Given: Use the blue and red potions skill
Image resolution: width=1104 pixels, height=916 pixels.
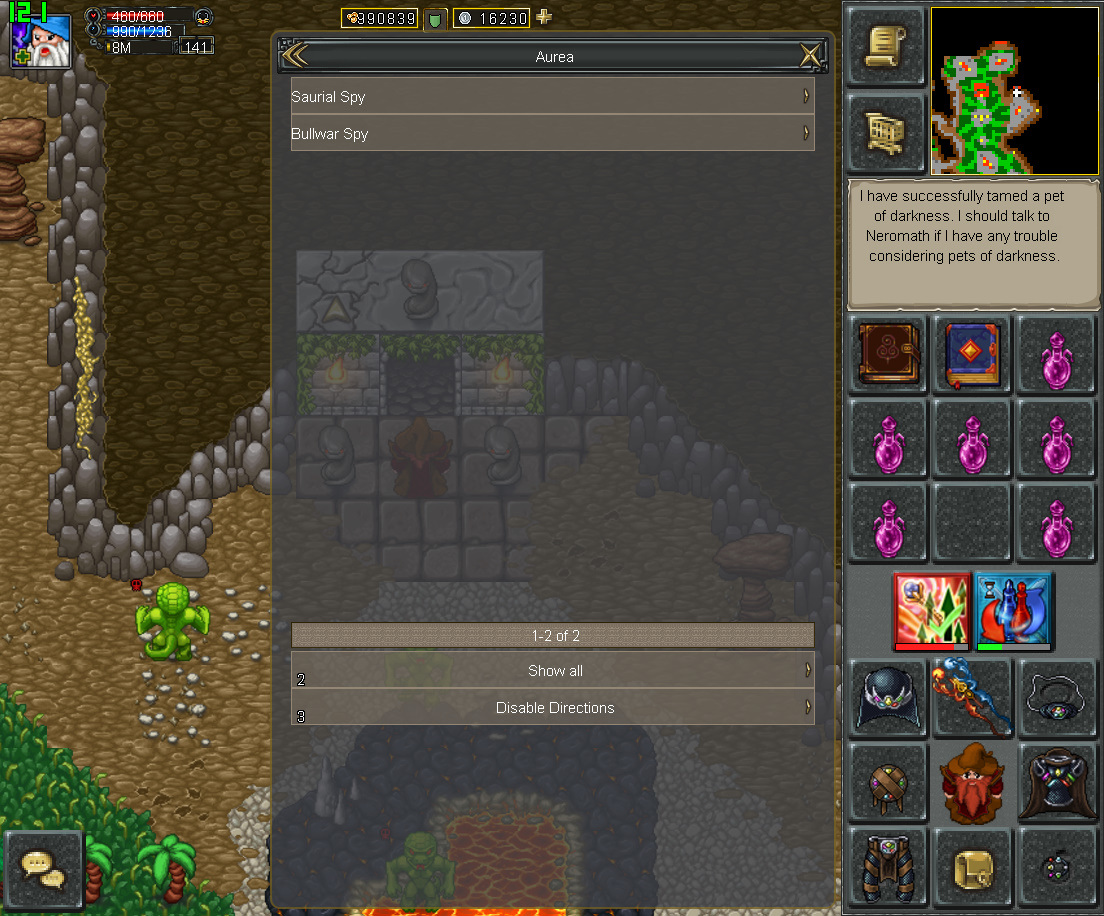Looking at the screenshot, I should point(1013,610).
